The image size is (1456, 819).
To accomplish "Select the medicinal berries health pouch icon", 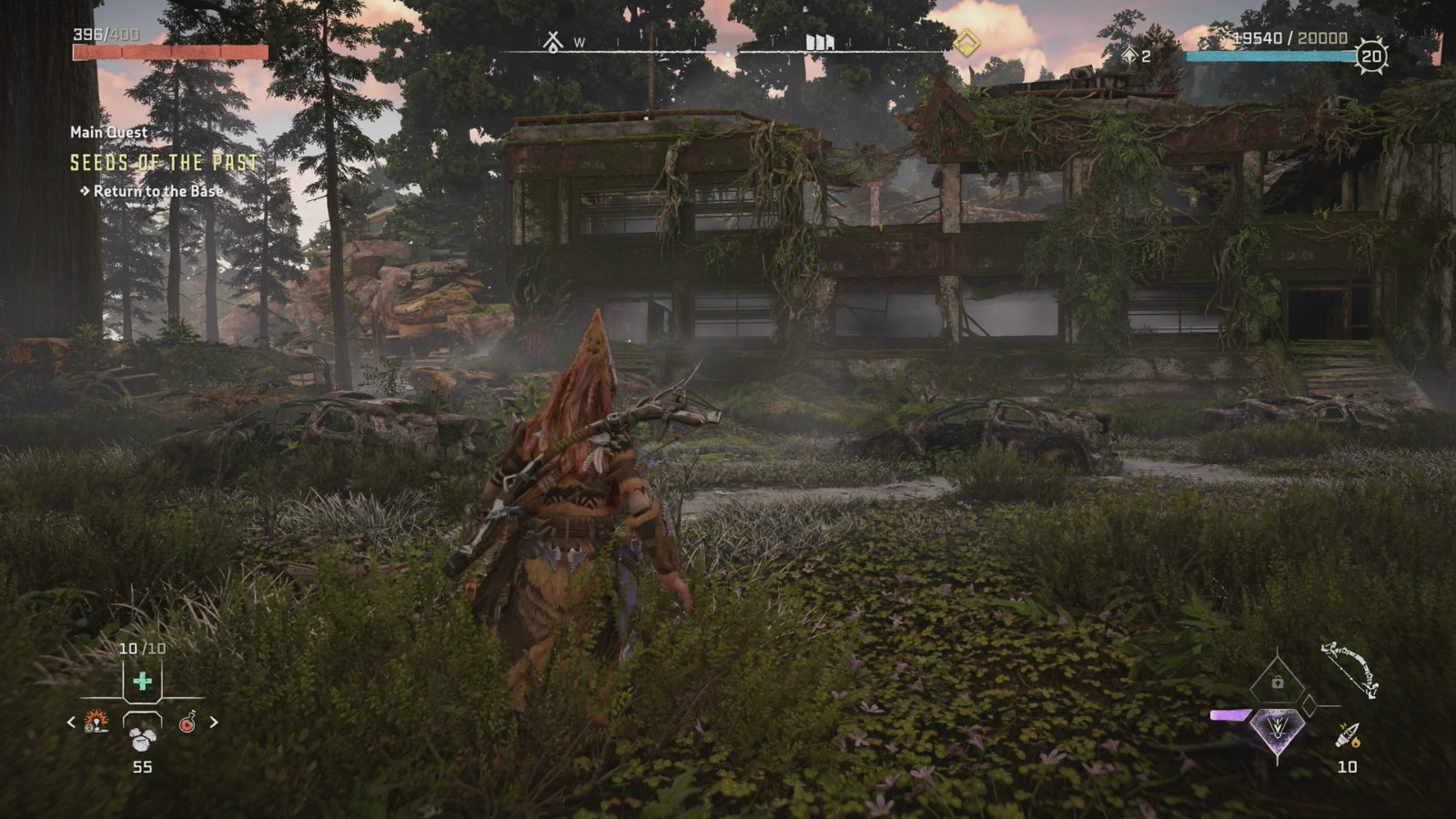I will click(x=143, y=680).
